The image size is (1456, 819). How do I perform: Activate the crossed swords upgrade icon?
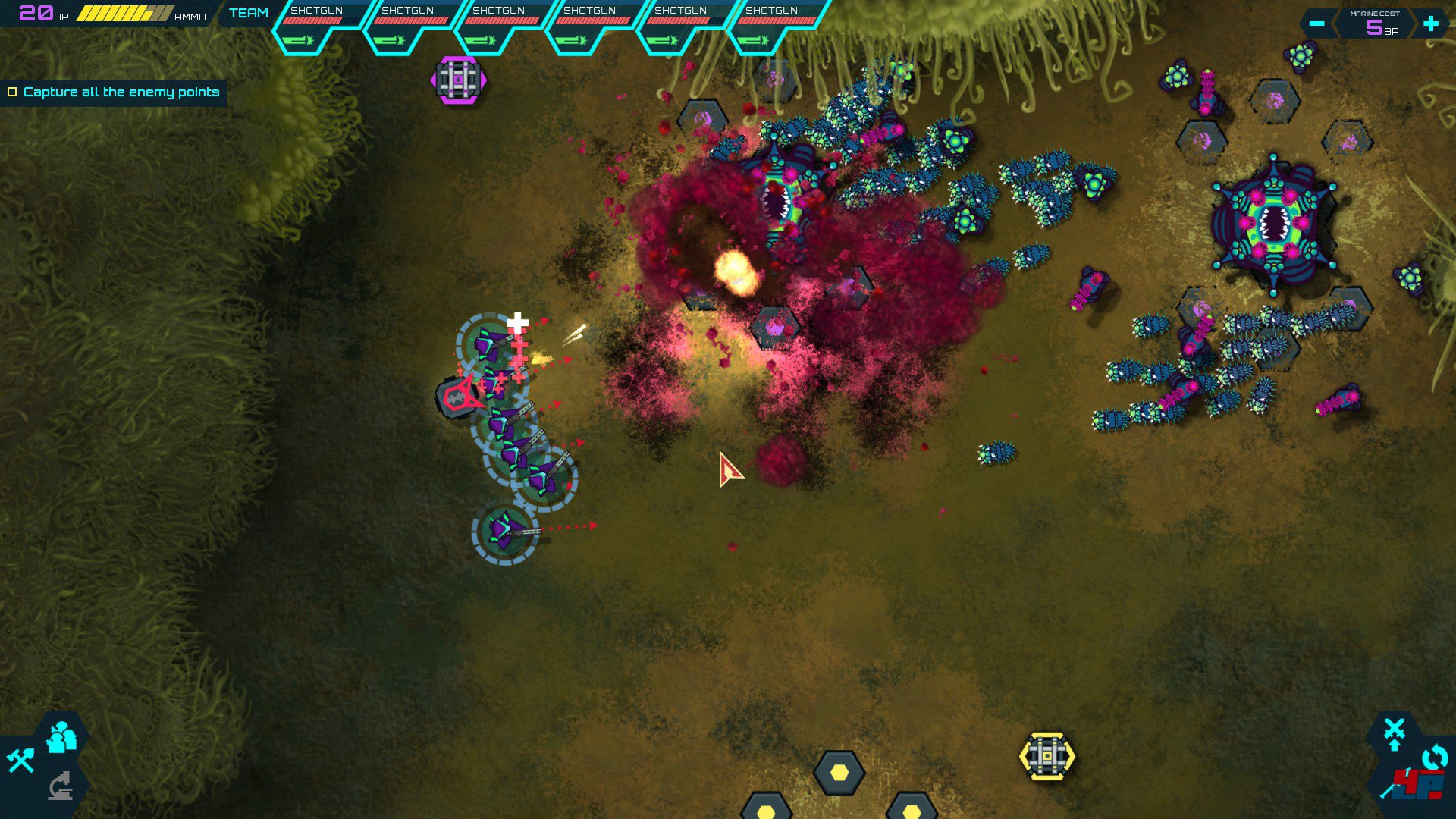click(x=1394, y=733)
